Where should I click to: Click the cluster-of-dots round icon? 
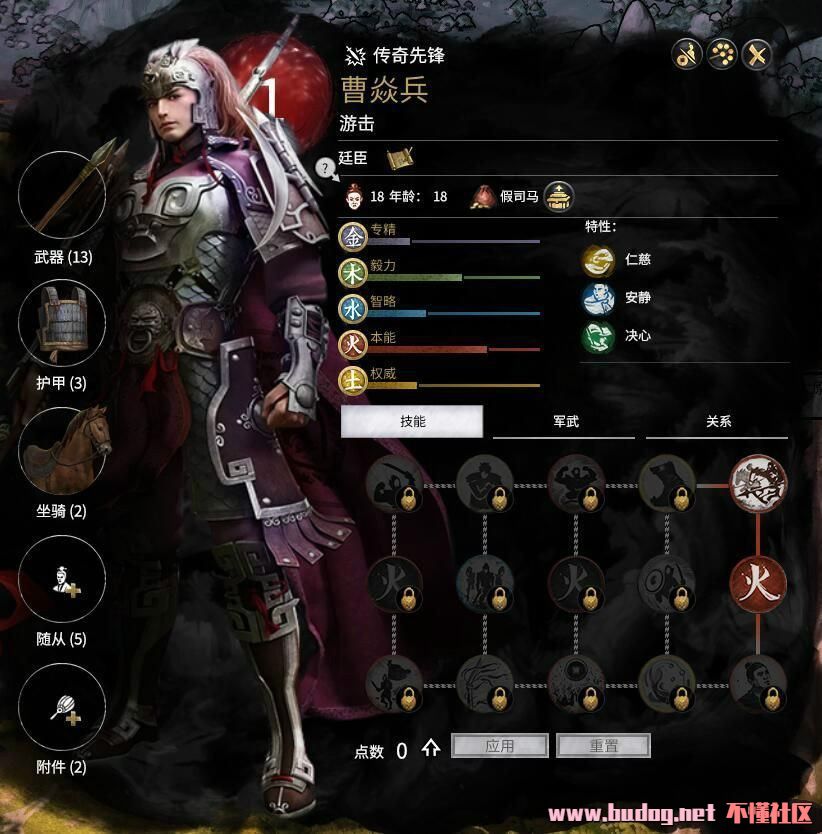click(x=721, y=55)
